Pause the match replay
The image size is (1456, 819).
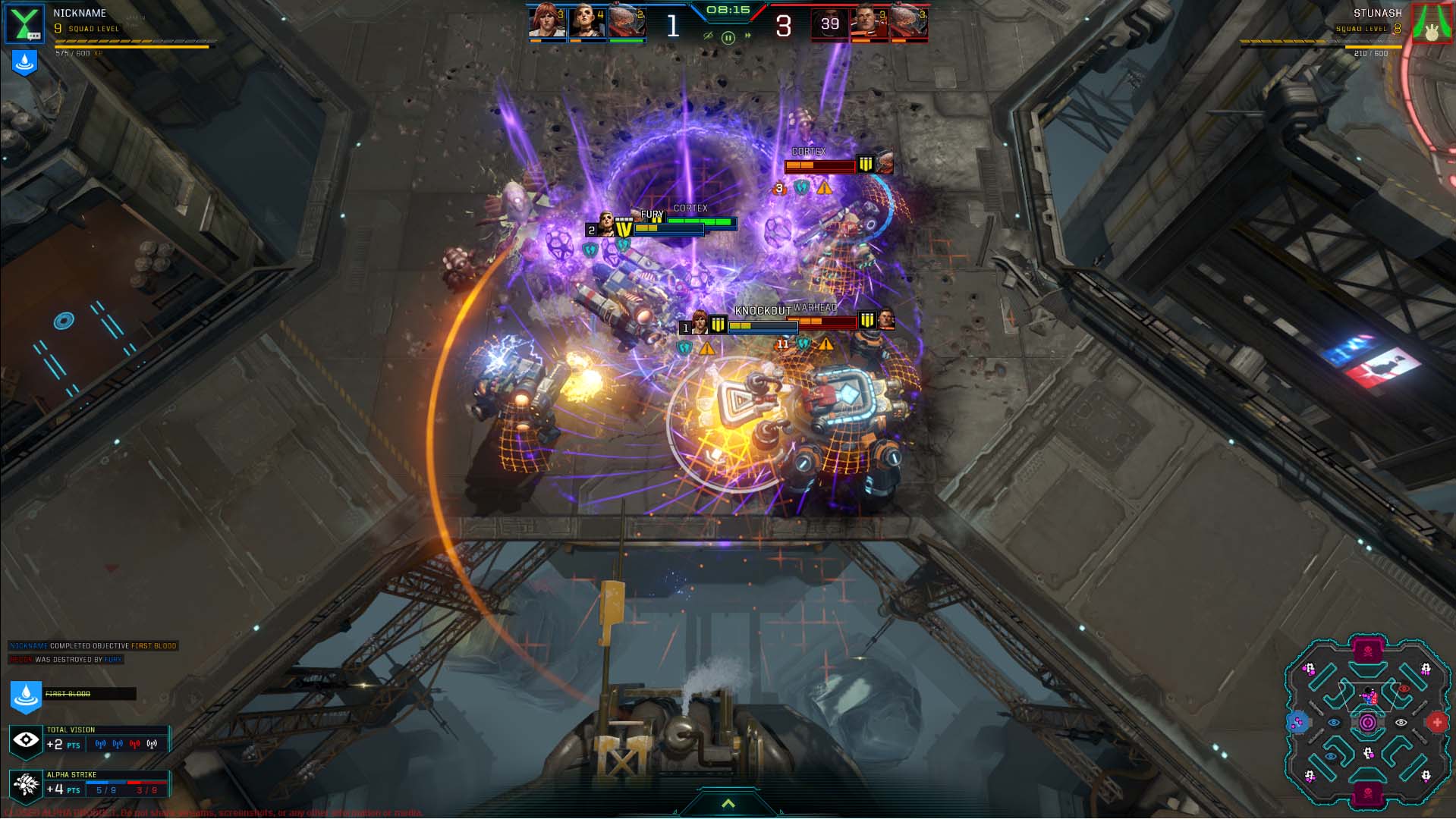[x=728, y=37]
